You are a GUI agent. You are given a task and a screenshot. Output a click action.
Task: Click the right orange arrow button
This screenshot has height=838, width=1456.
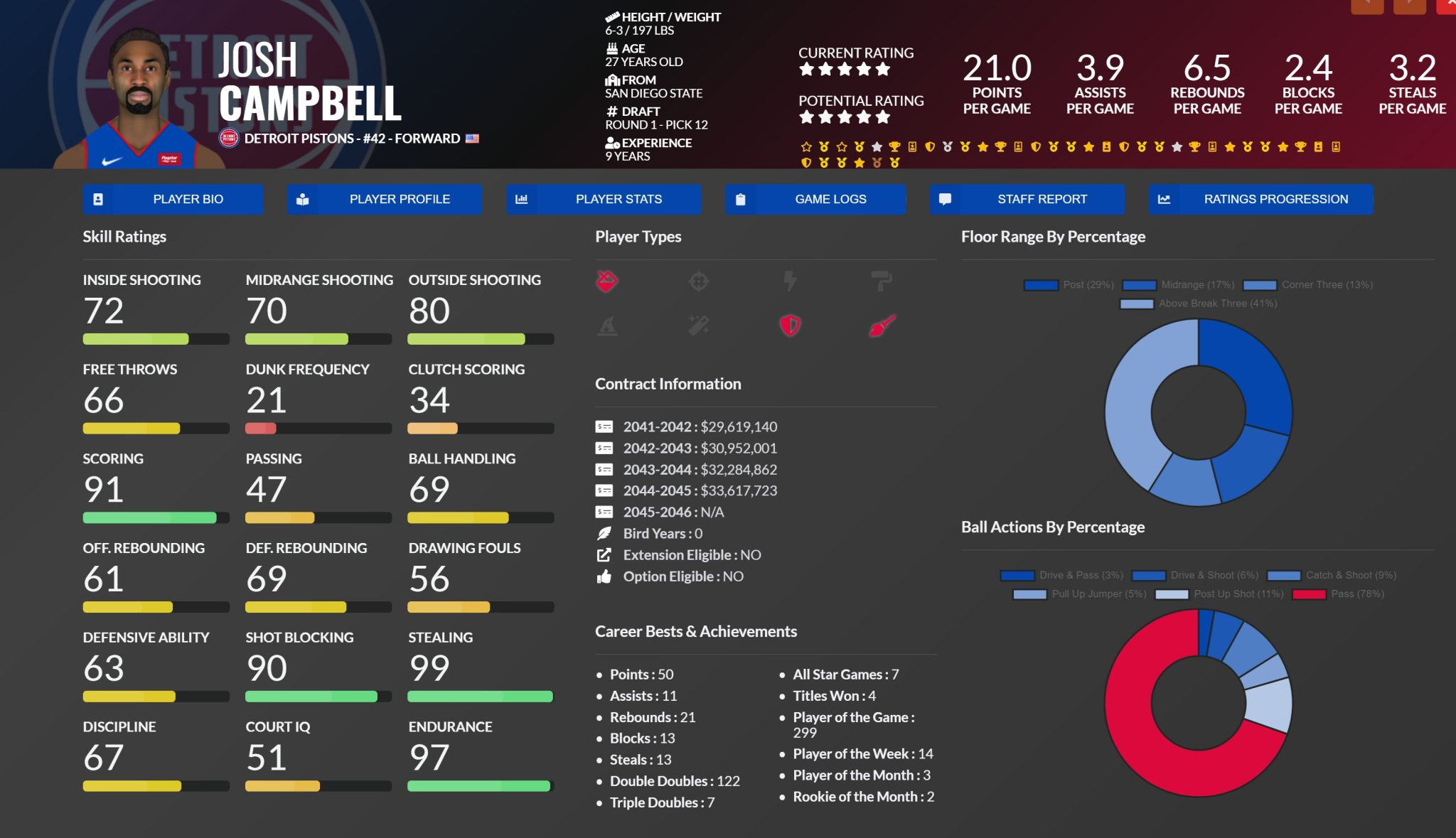click(1409, 6)
